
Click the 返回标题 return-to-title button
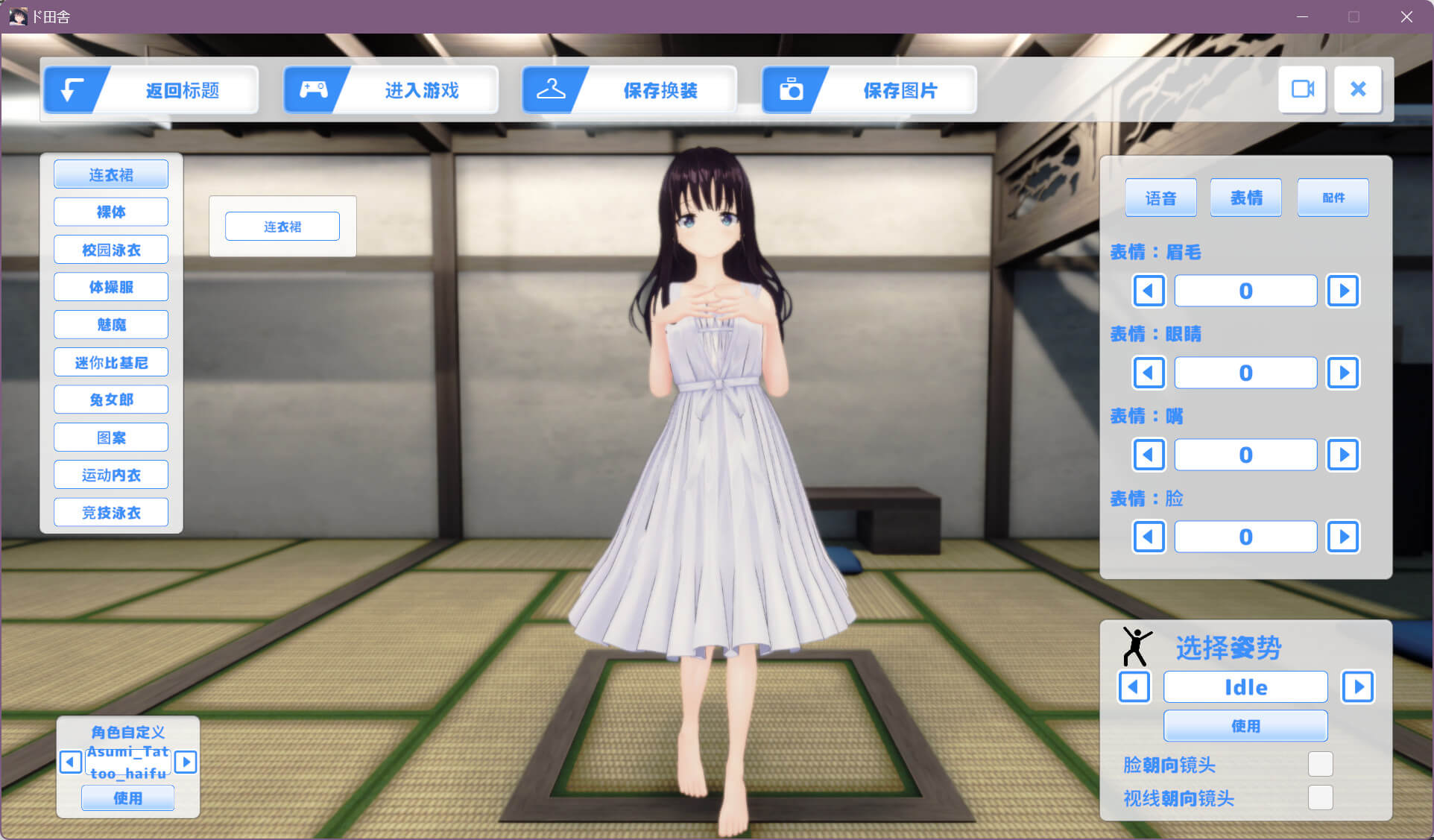[x=151, y=90]
